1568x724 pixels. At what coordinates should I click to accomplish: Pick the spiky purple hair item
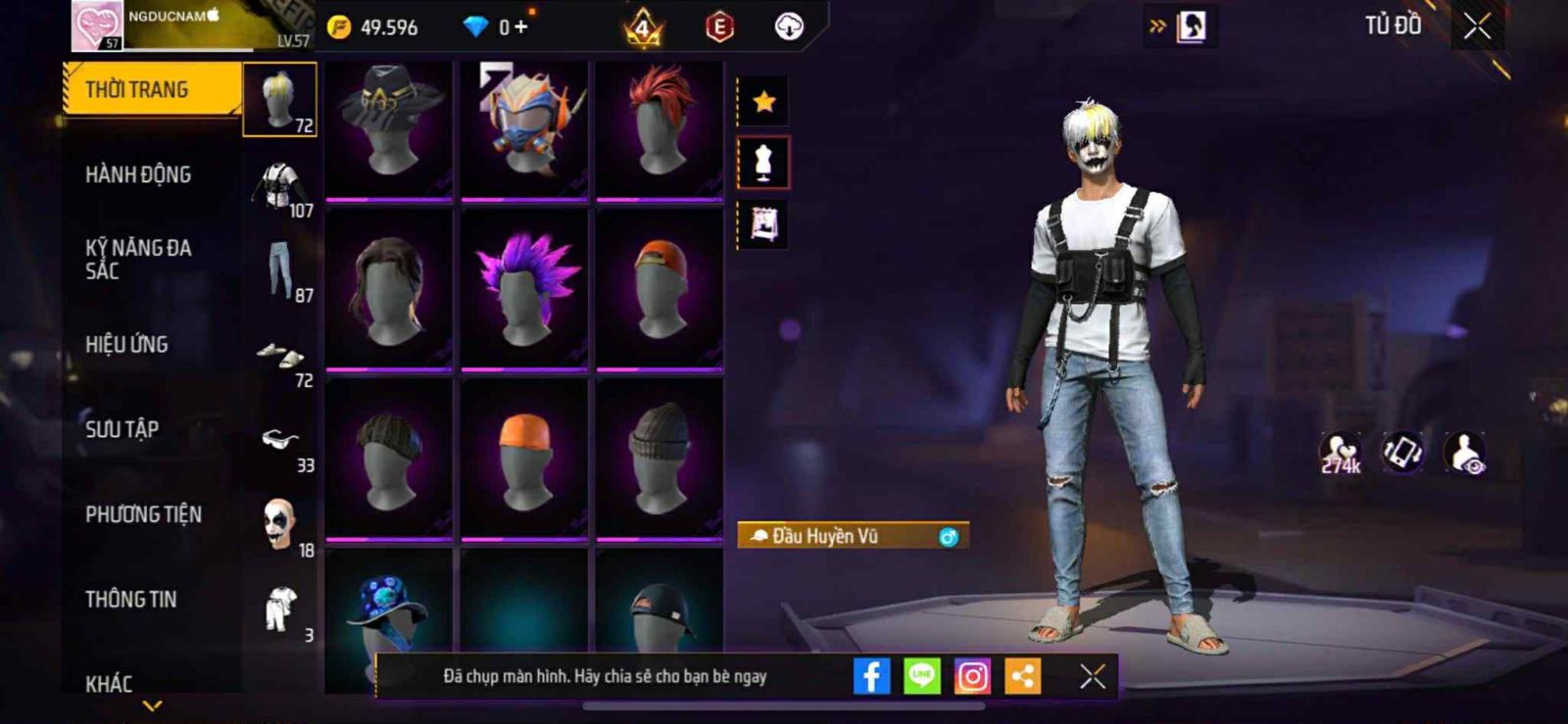point(524,290)
